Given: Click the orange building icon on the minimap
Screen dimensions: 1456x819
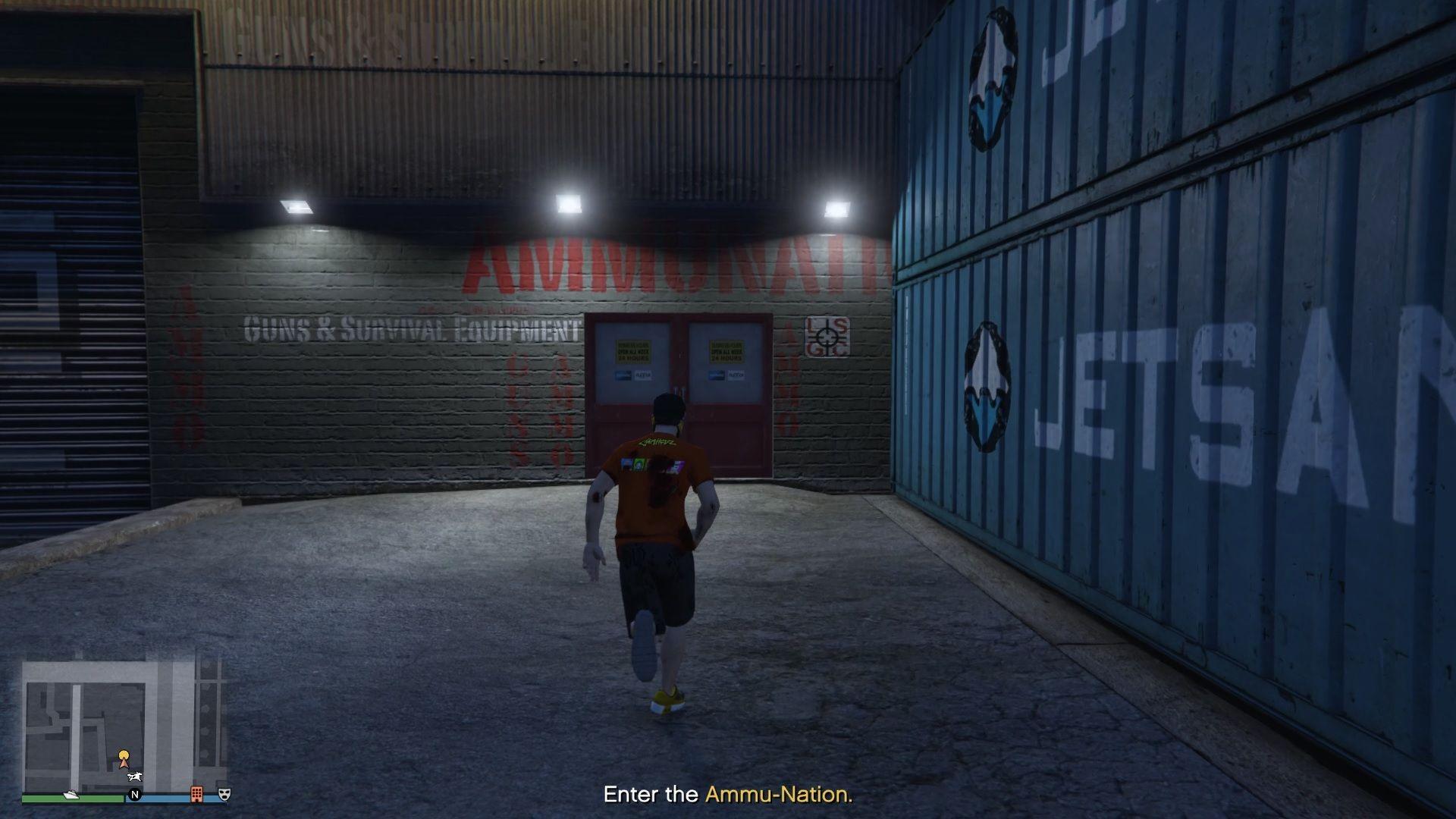Looking at the screenshot, I should 196,793.
